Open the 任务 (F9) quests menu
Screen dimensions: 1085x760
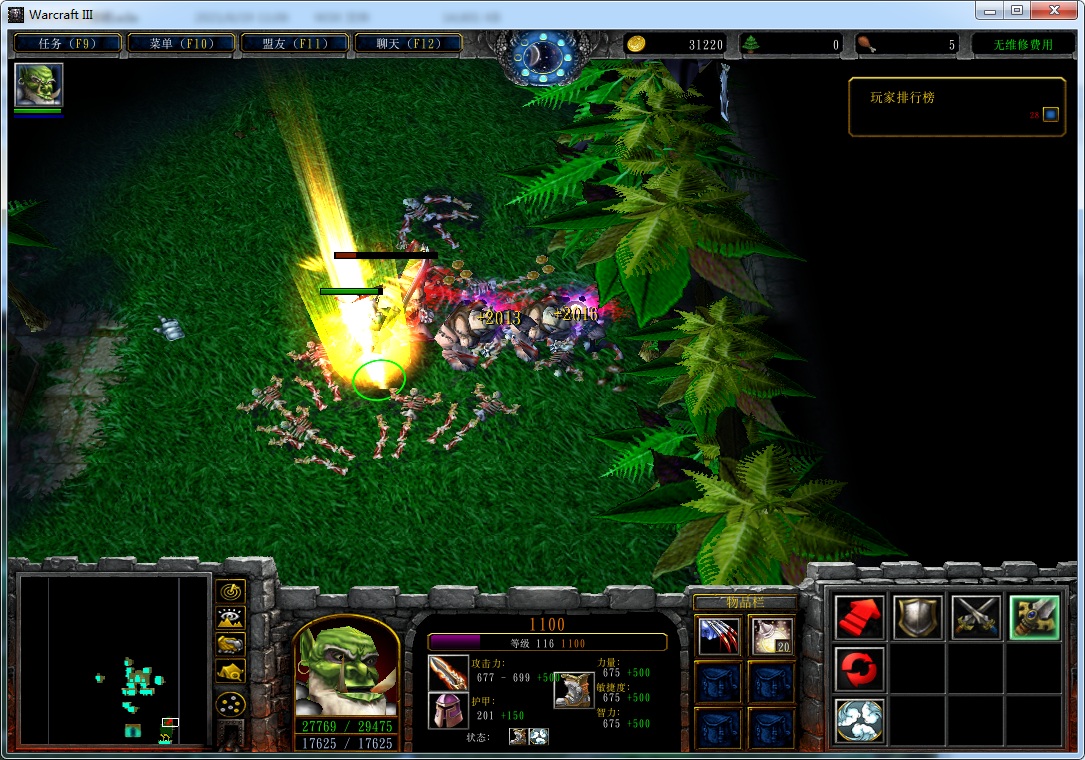(67, 43)
